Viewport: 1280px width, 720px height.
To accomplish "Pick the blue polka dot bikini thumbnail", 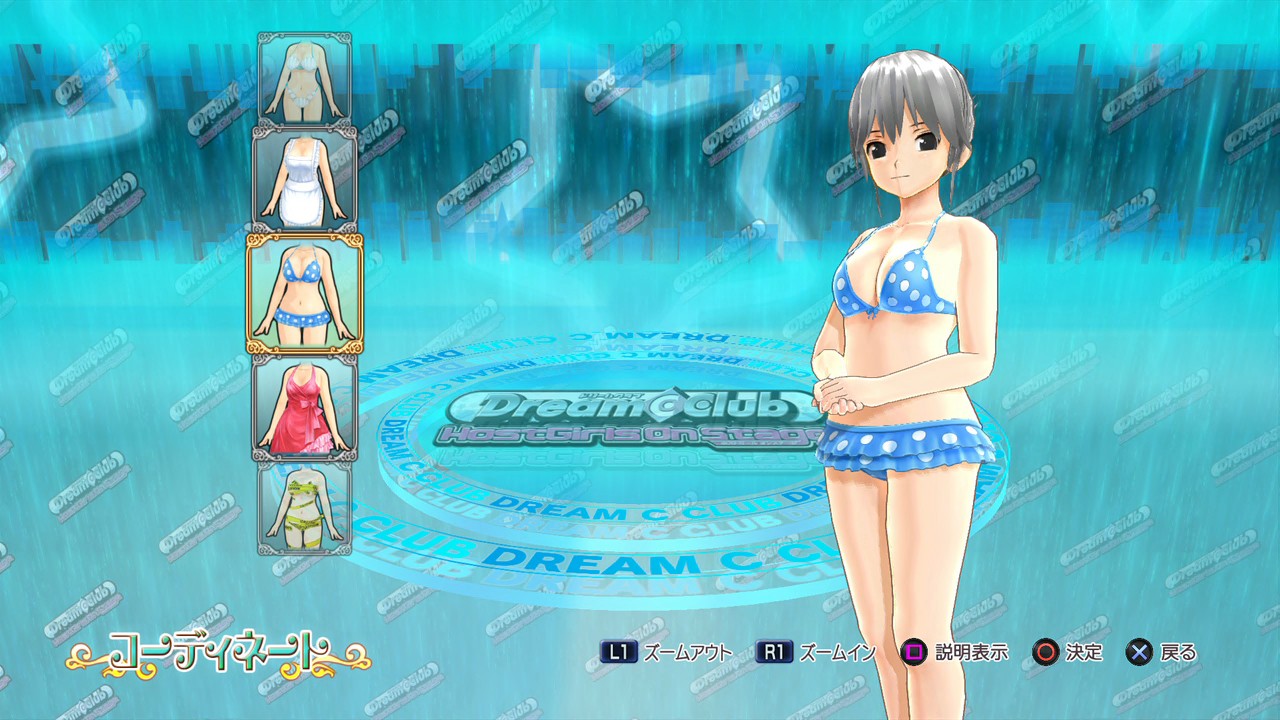I will click(305, 293).
